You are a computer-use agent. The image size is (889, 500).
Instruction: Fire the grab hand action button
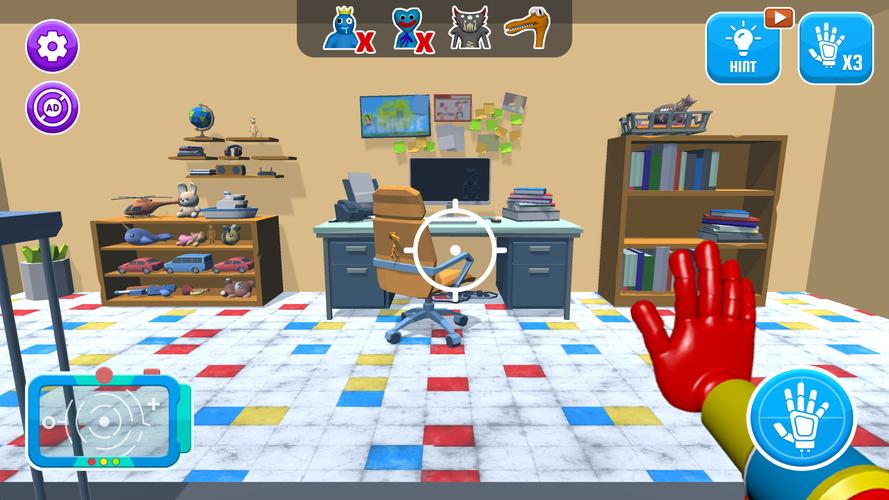[801, 420]
